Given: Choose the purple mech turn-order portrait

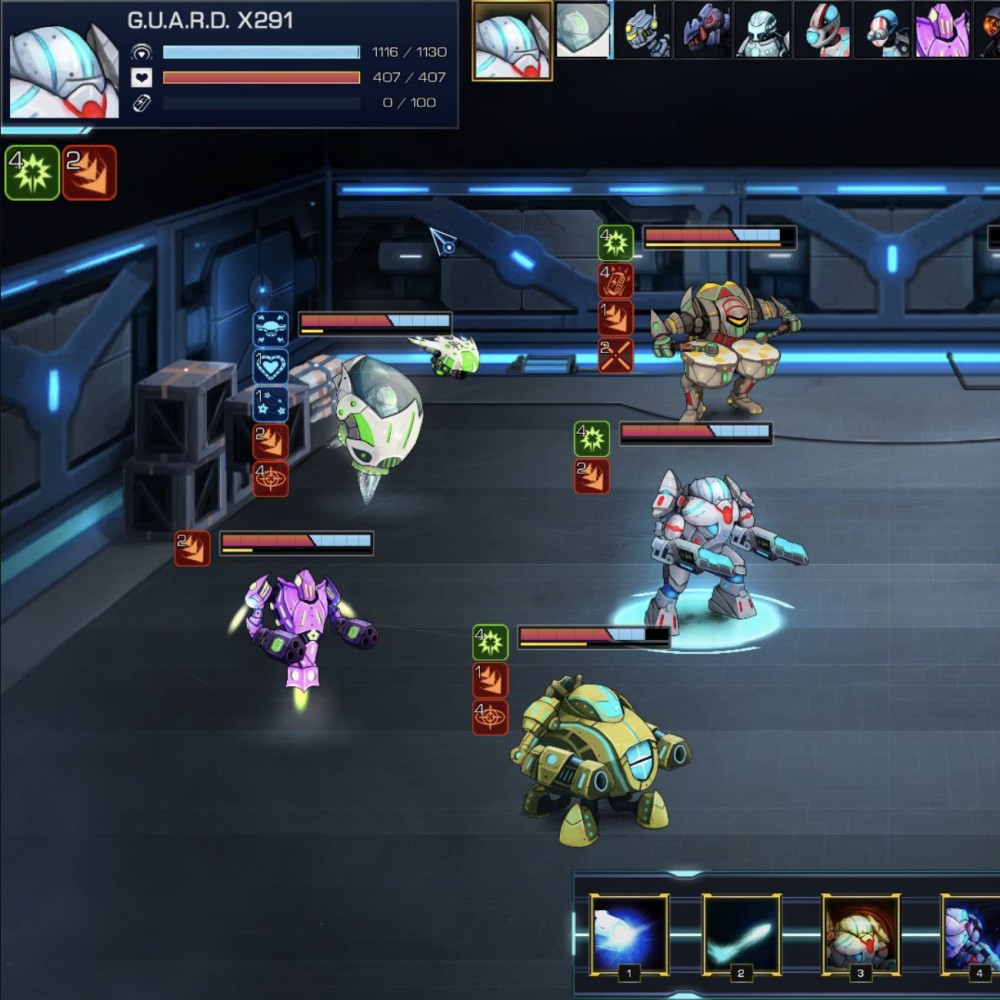Looking at the screenshot, I should point(943,30).
